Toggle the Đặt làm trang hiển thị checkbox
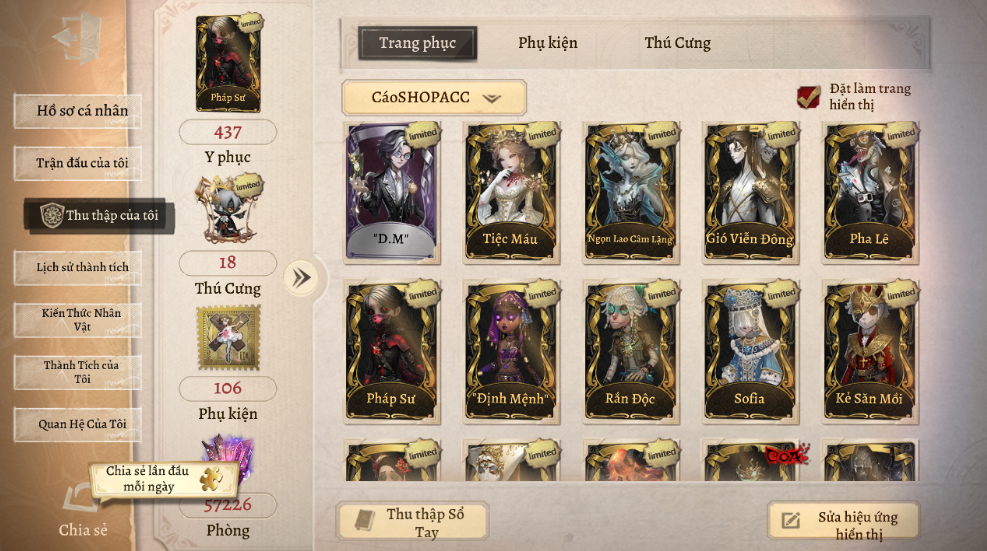987x551 pixels. tap(808, 97)
